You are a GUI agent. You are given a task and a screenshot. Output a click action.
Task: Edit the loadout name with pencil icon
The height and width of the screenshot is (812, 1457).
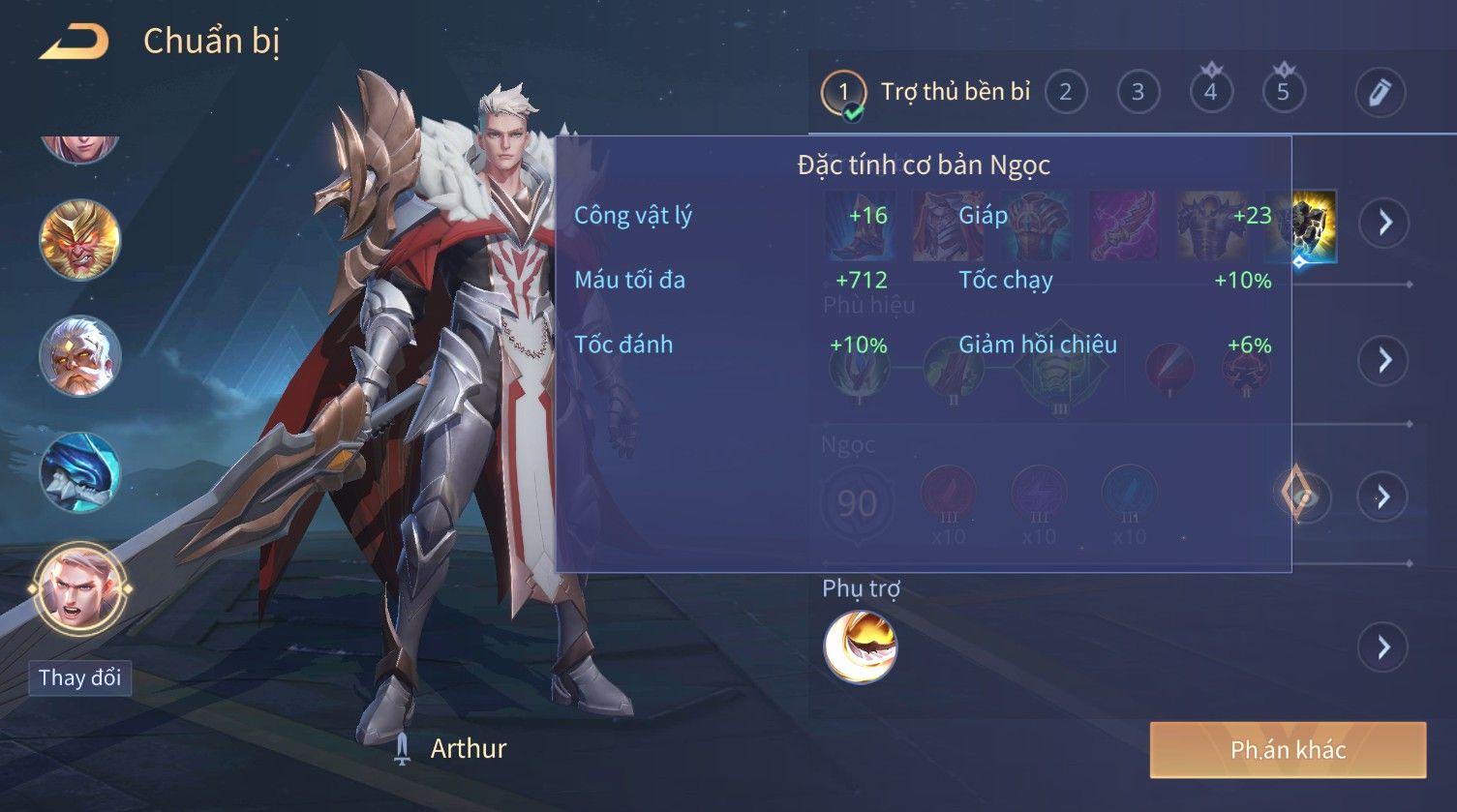point(1380,92)
